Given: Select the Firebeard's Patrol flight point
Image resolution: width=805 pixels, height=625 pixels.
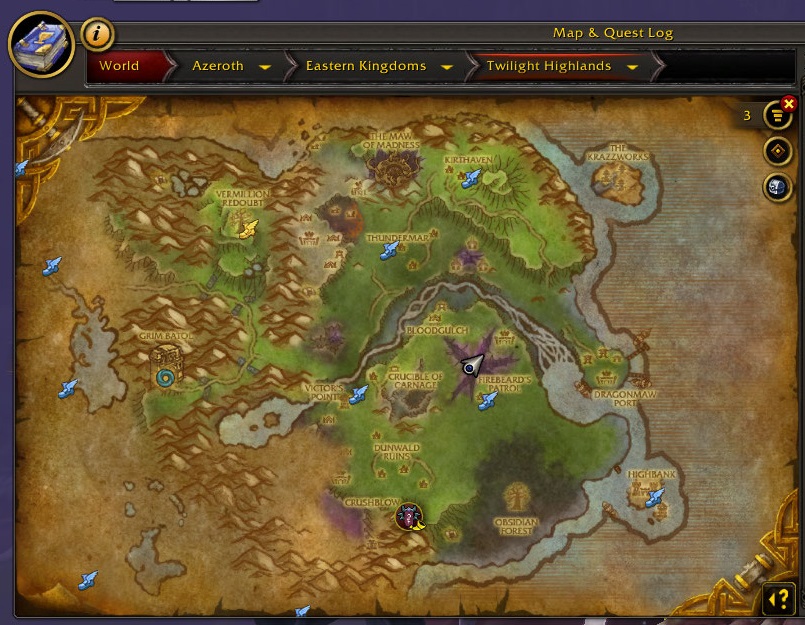Looking at the screenshot, I should (x=487, y=401).
